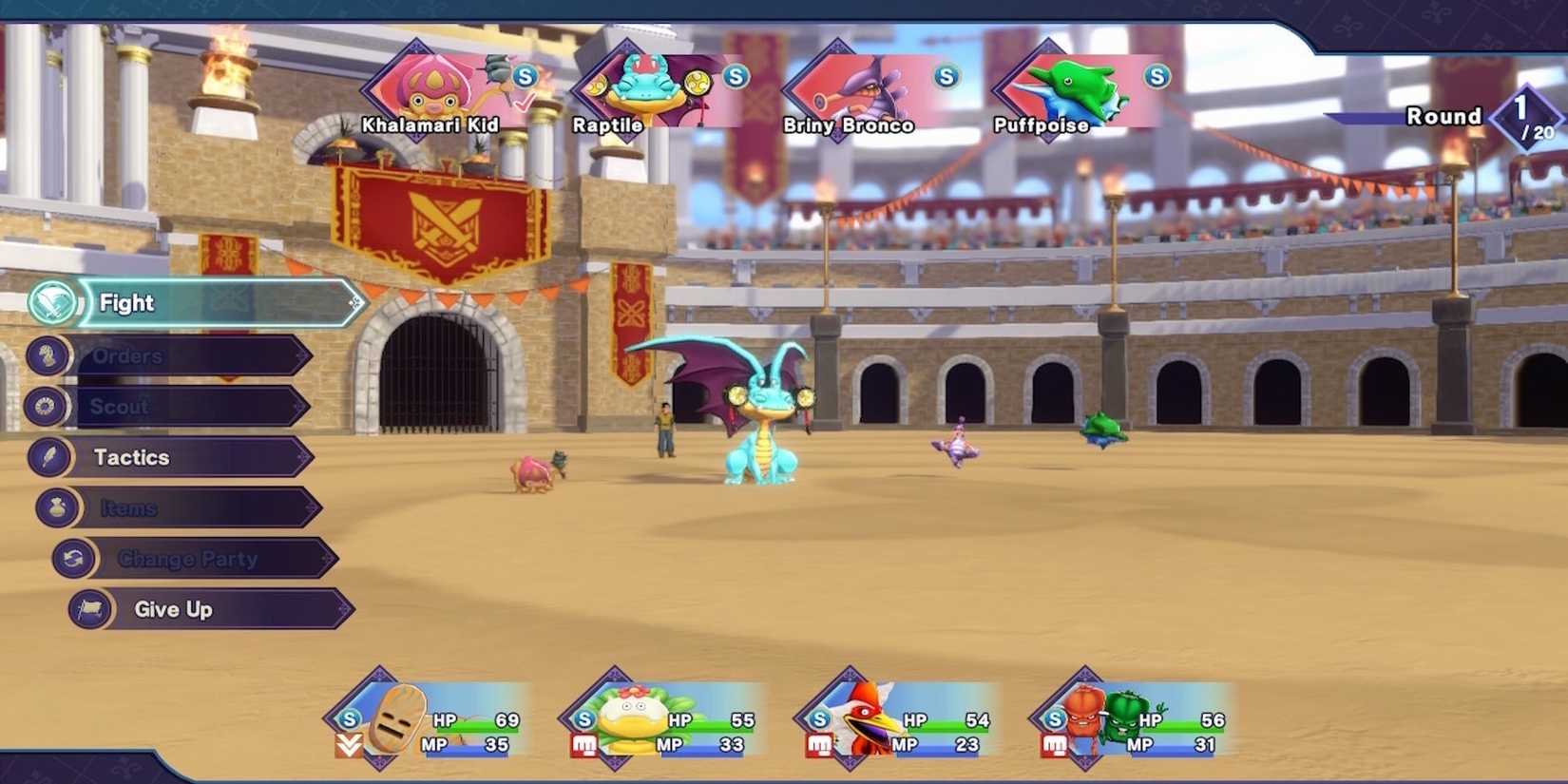Image resolution: width=1568 pixels, height=784 pixels.
Task: Select the Give Up menu entry
Action: click(x=172, y=609)
